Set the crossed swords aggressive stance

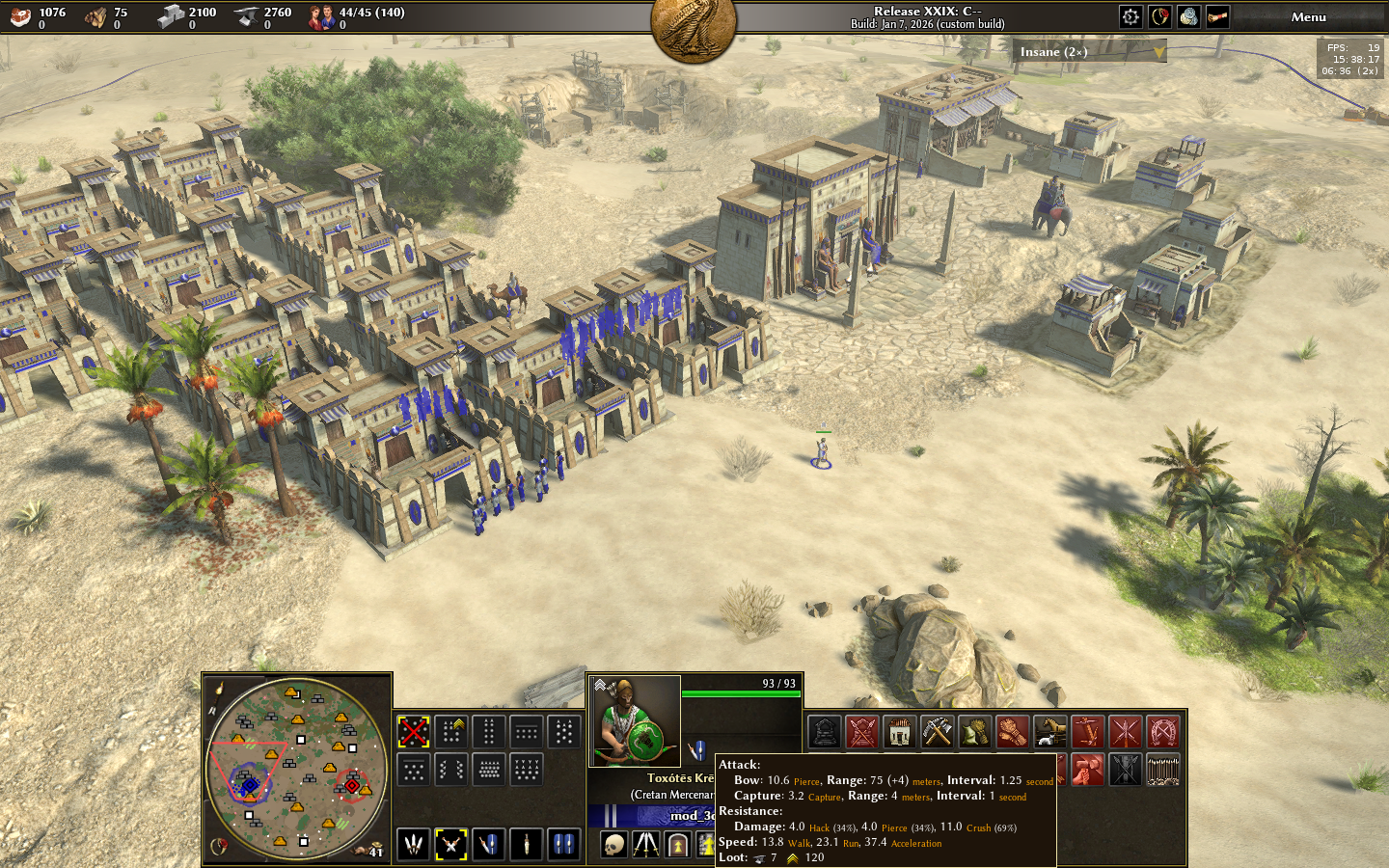(450, 845)
